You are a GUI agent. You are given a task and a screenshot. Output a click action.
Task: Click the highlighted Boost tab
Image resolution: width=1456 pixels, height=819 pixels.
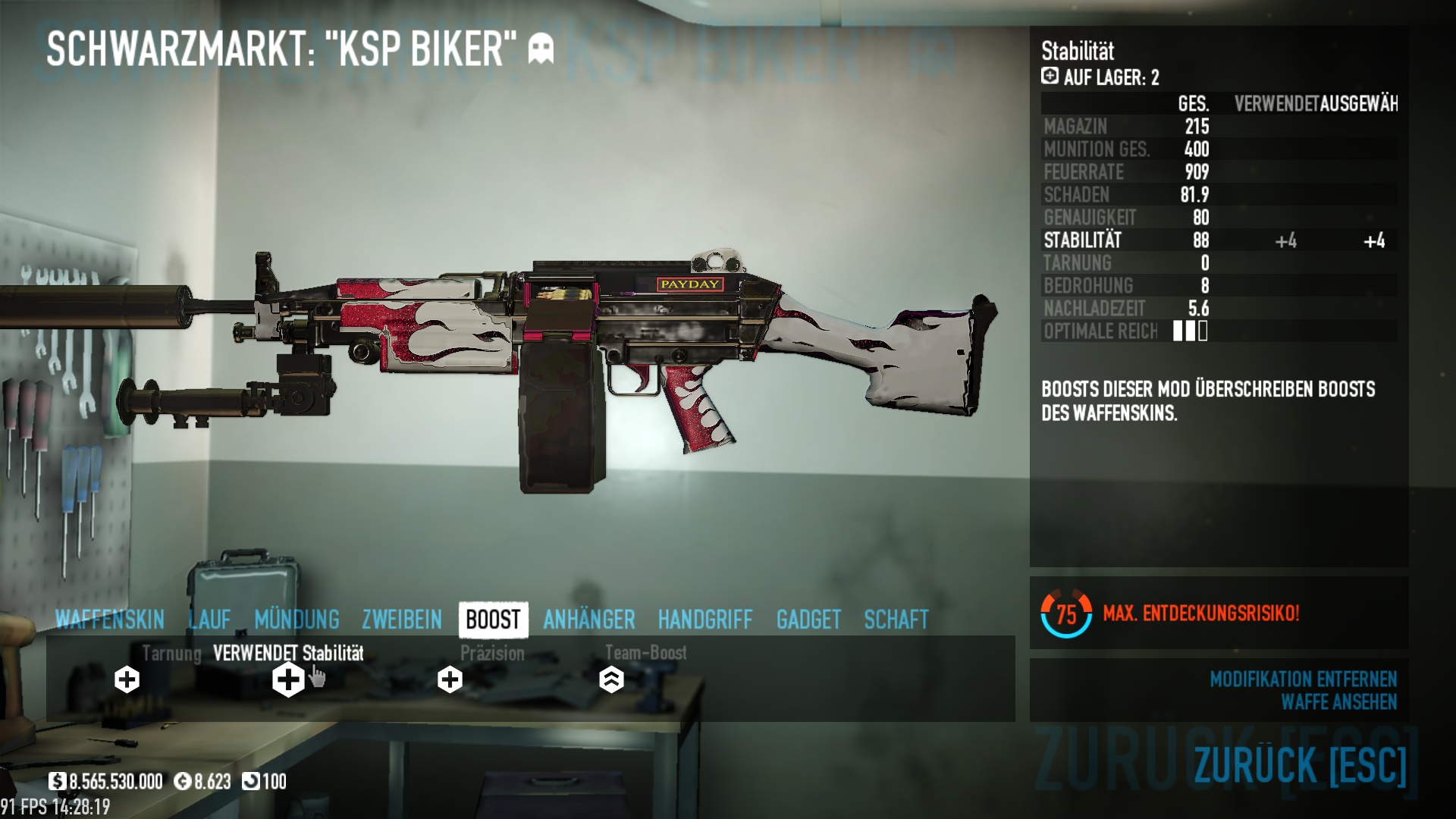coord(493,620)
